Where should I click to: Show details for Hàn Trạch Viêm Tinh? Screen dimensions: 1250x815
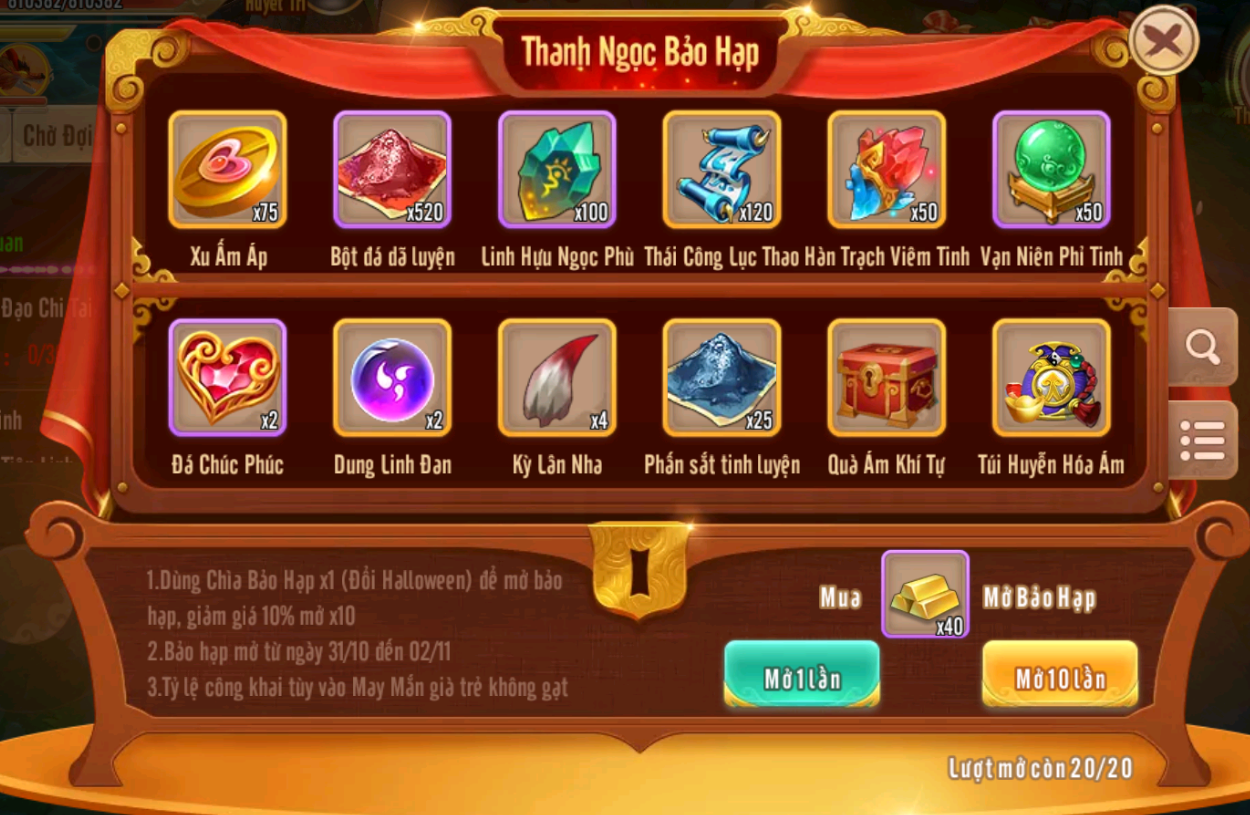click(886, 169)
